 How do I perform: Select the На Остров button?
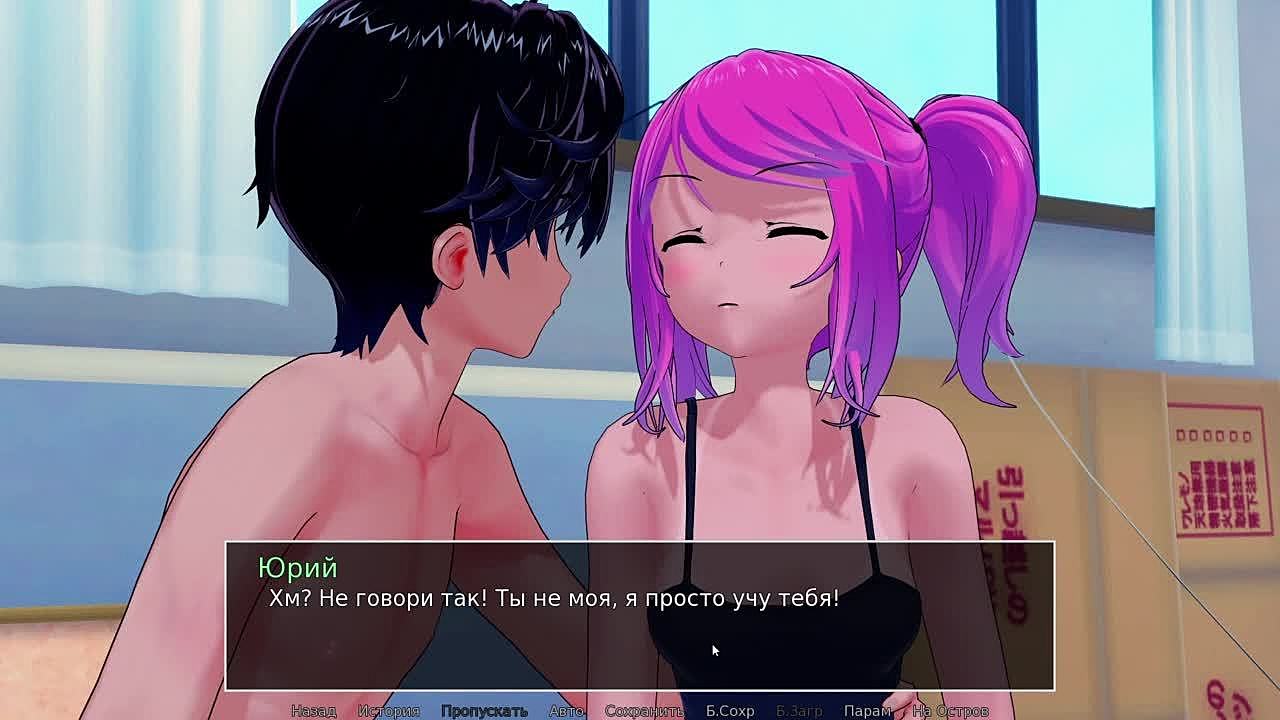[950, 711]
